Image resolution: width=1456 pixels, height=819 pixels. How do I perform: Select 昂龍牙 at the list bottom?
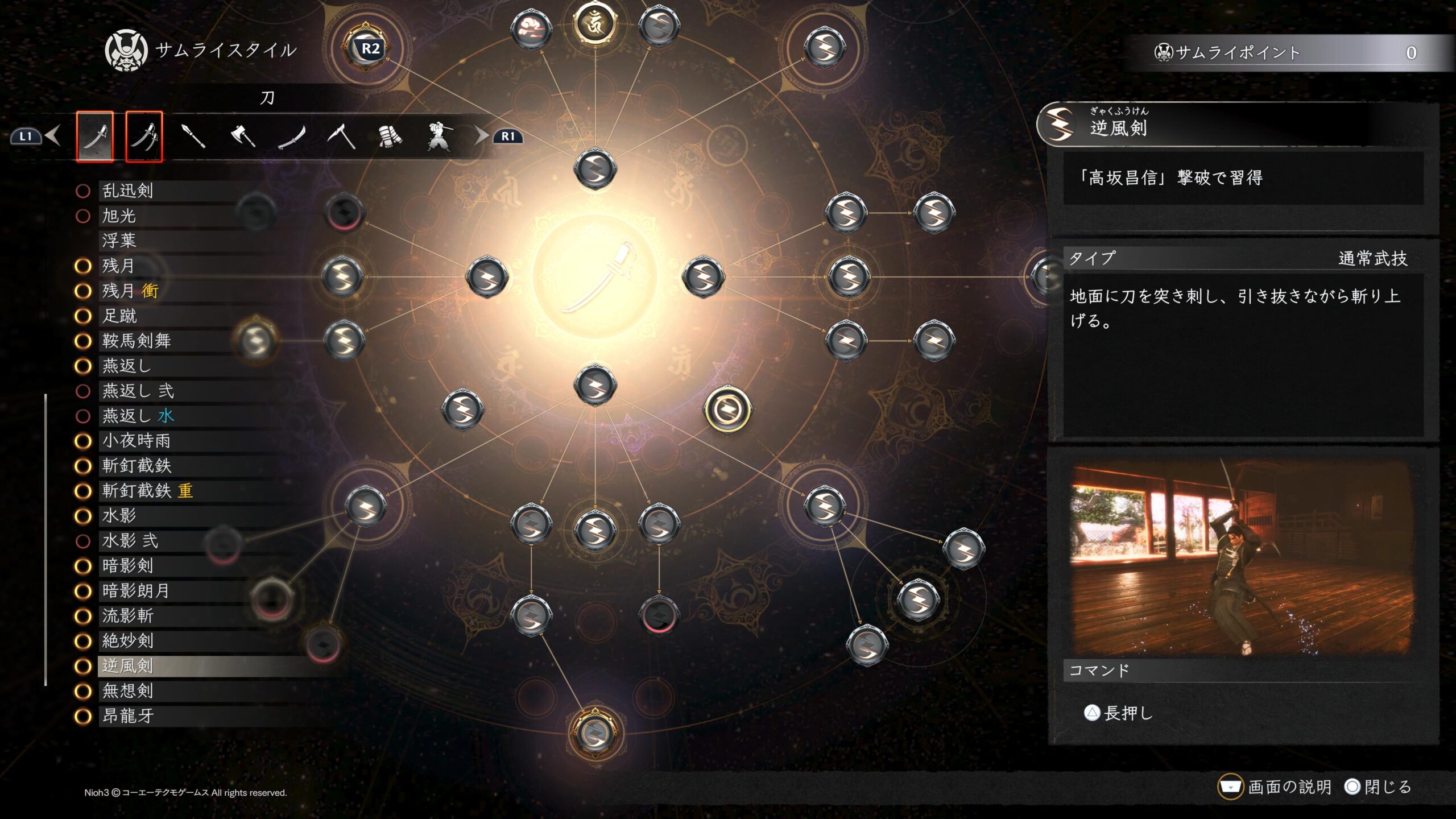(127, 716)
